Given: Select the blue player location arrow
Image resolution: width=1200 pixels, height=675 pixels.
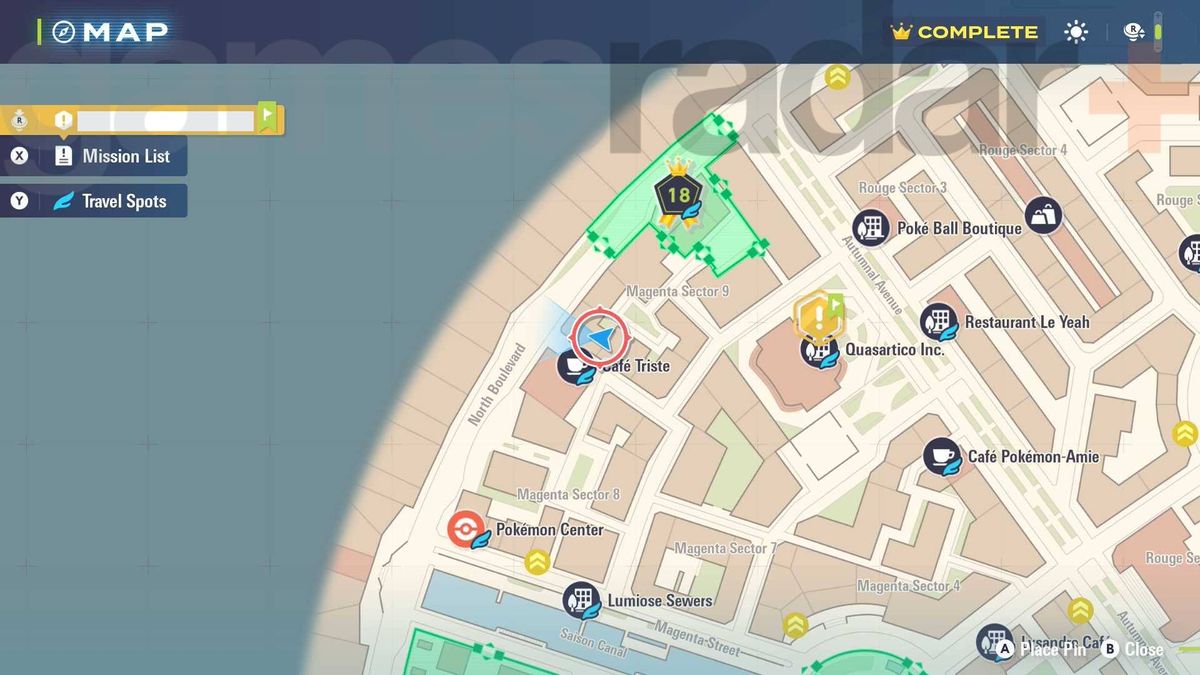Looking at the screenshot, I should click(x=599, y=339).
